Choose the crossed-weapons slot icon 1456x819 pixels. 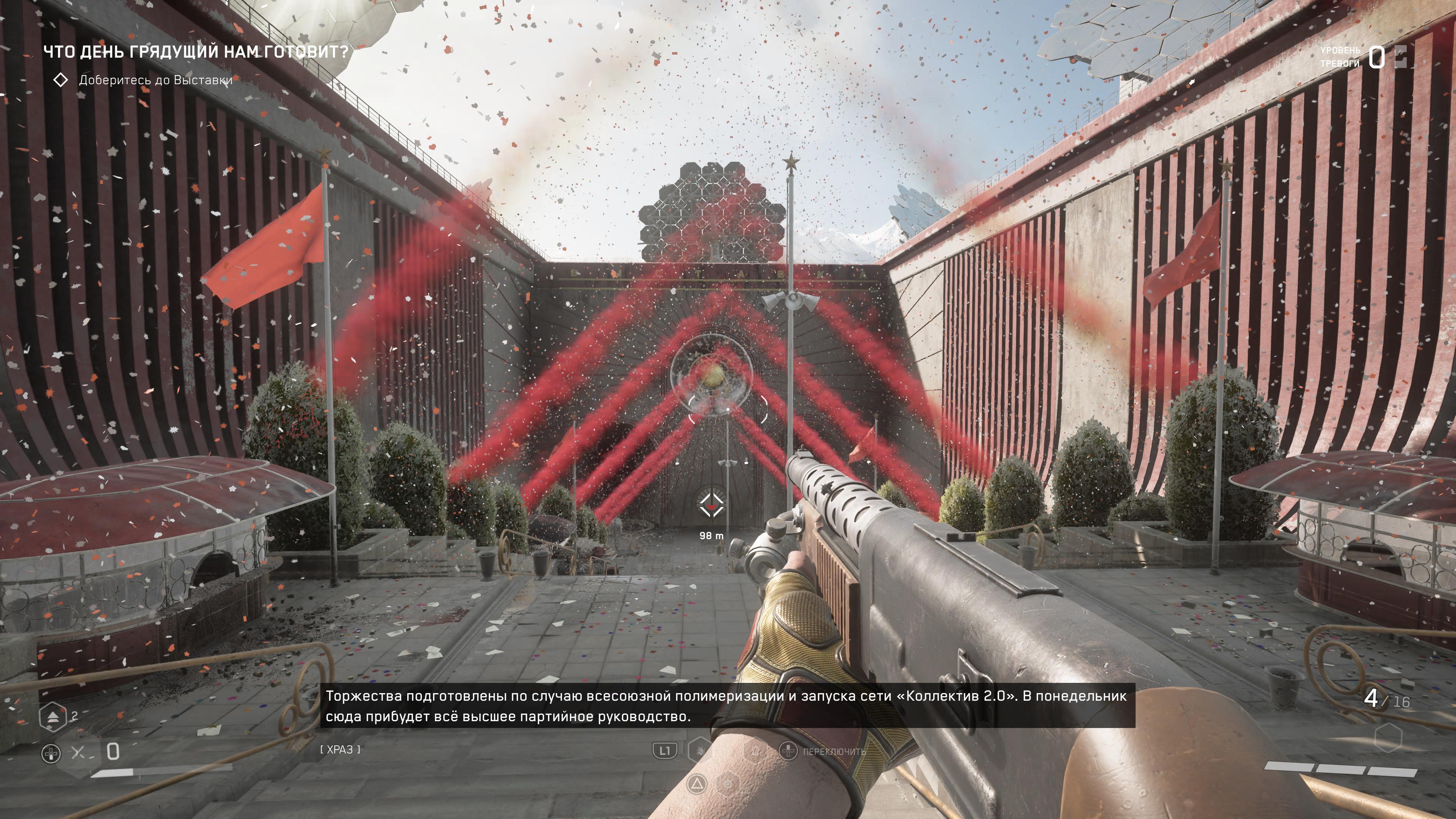pyautogui.click(x=78, y=752)
